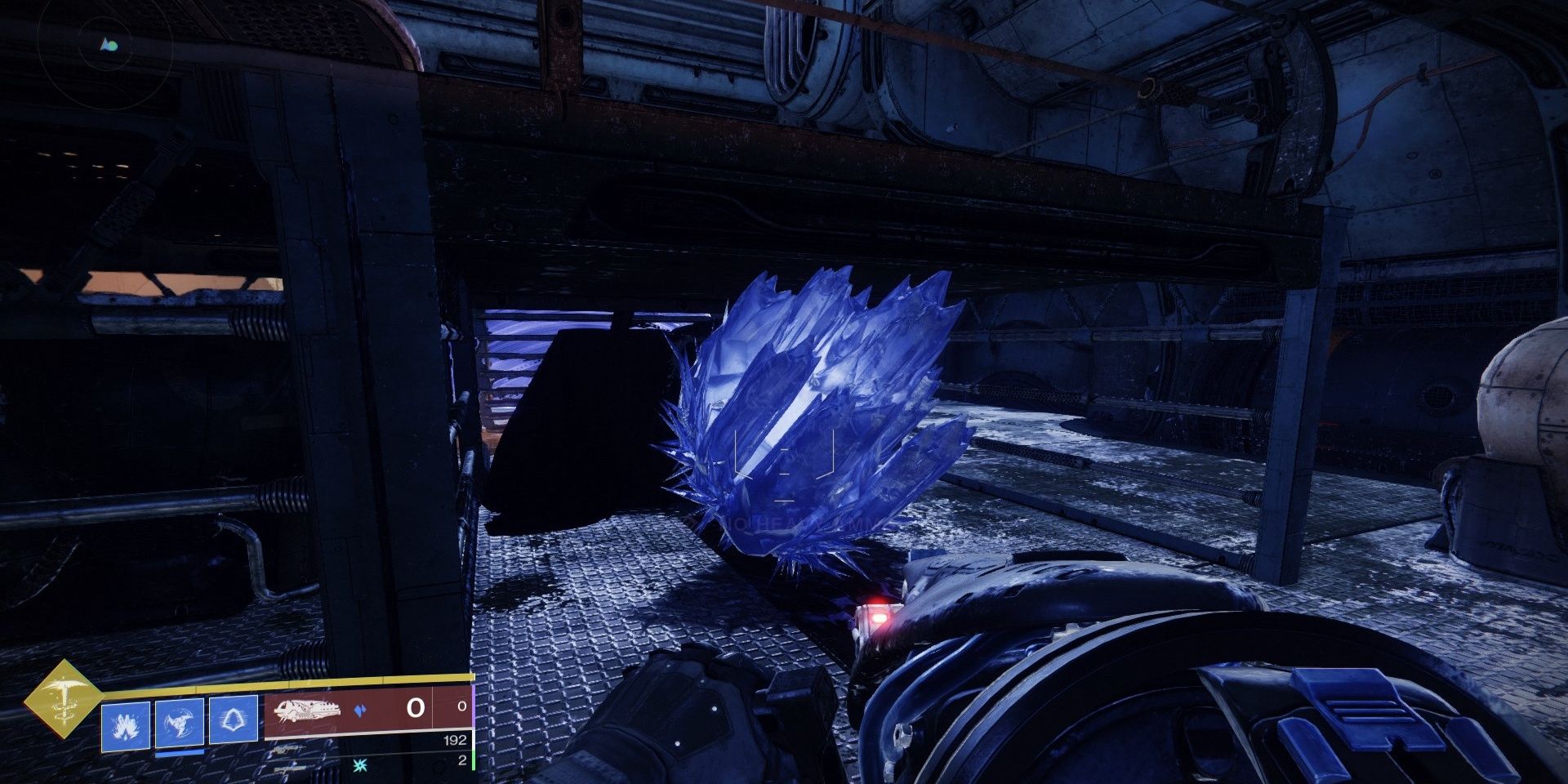Click the golden Super ability diamond
This screenshot has width=1568, height=784.
(68, 702)
